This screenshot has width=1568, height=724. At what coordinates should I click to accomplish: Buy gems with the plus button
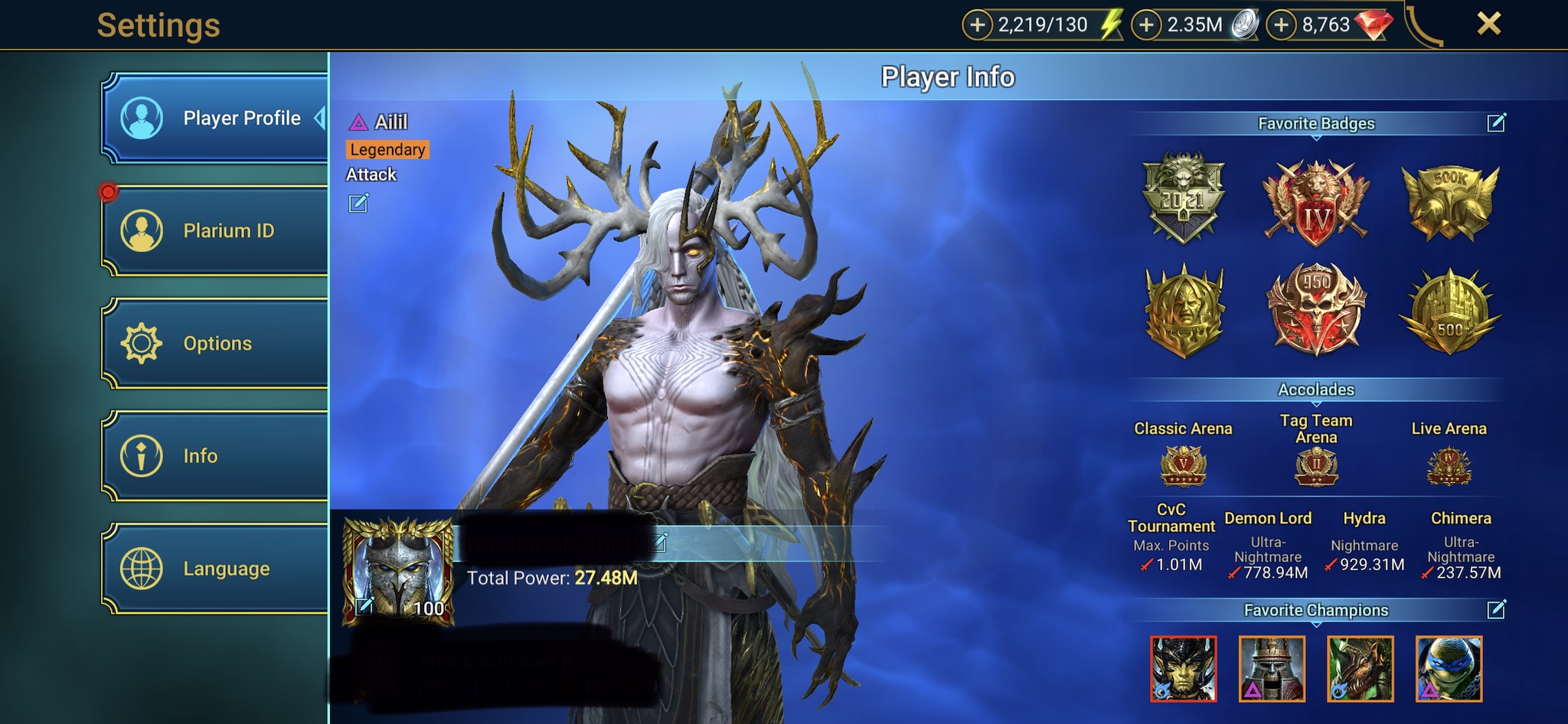point(1281,25)
